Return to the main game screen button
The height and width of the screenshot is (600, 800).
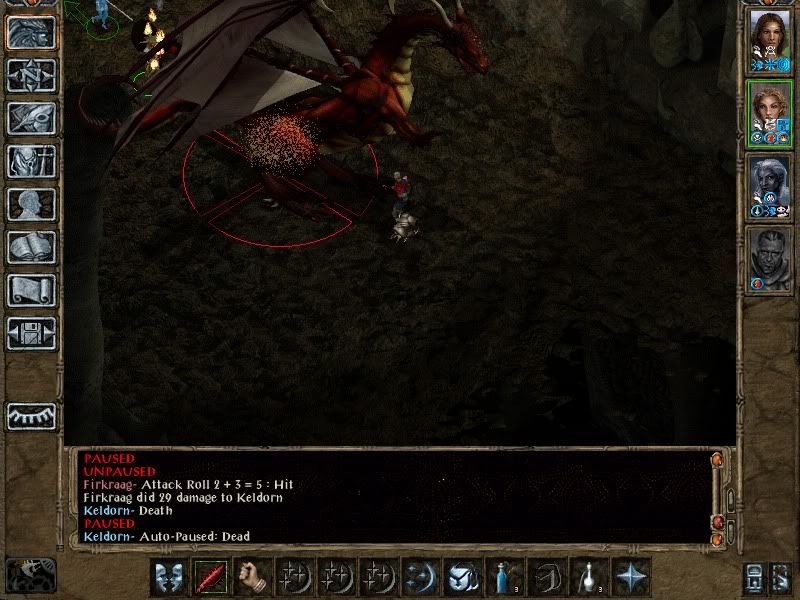click(x=31, y=32)
